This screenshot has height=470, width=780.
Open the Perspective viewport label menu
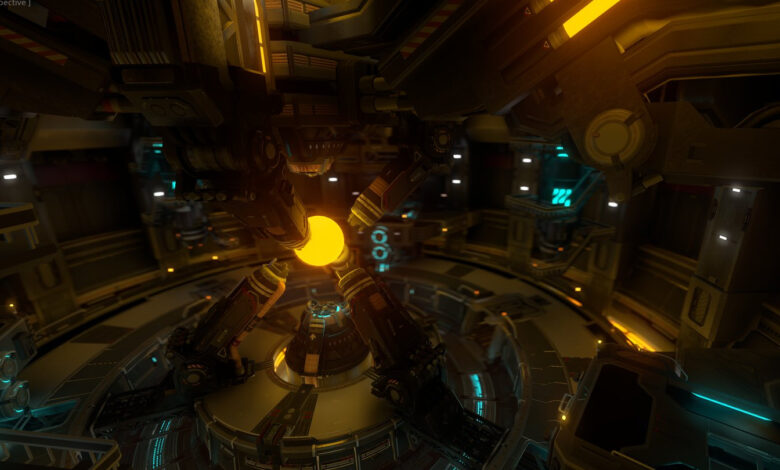(x=13, y=4)
